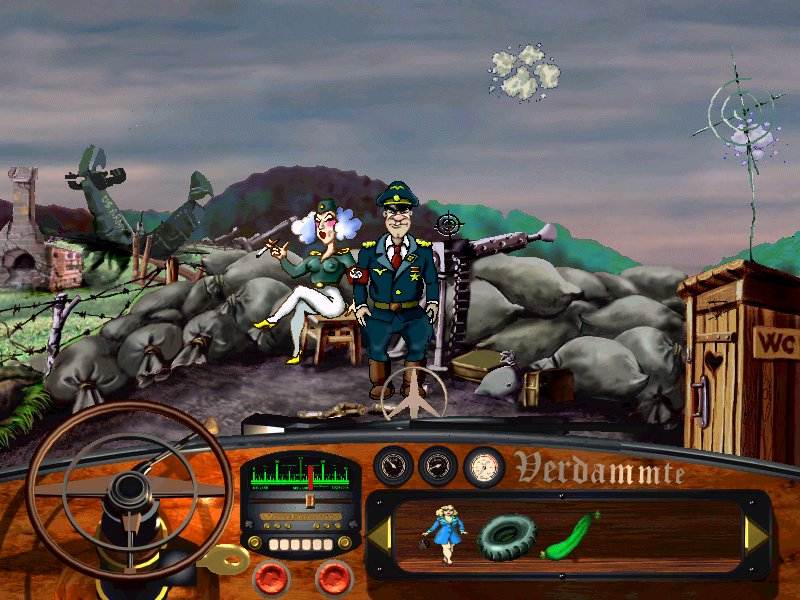Page inventory left with yellow arrow
Viewport: 800px width, 600px height.
(x=380, y=536)
